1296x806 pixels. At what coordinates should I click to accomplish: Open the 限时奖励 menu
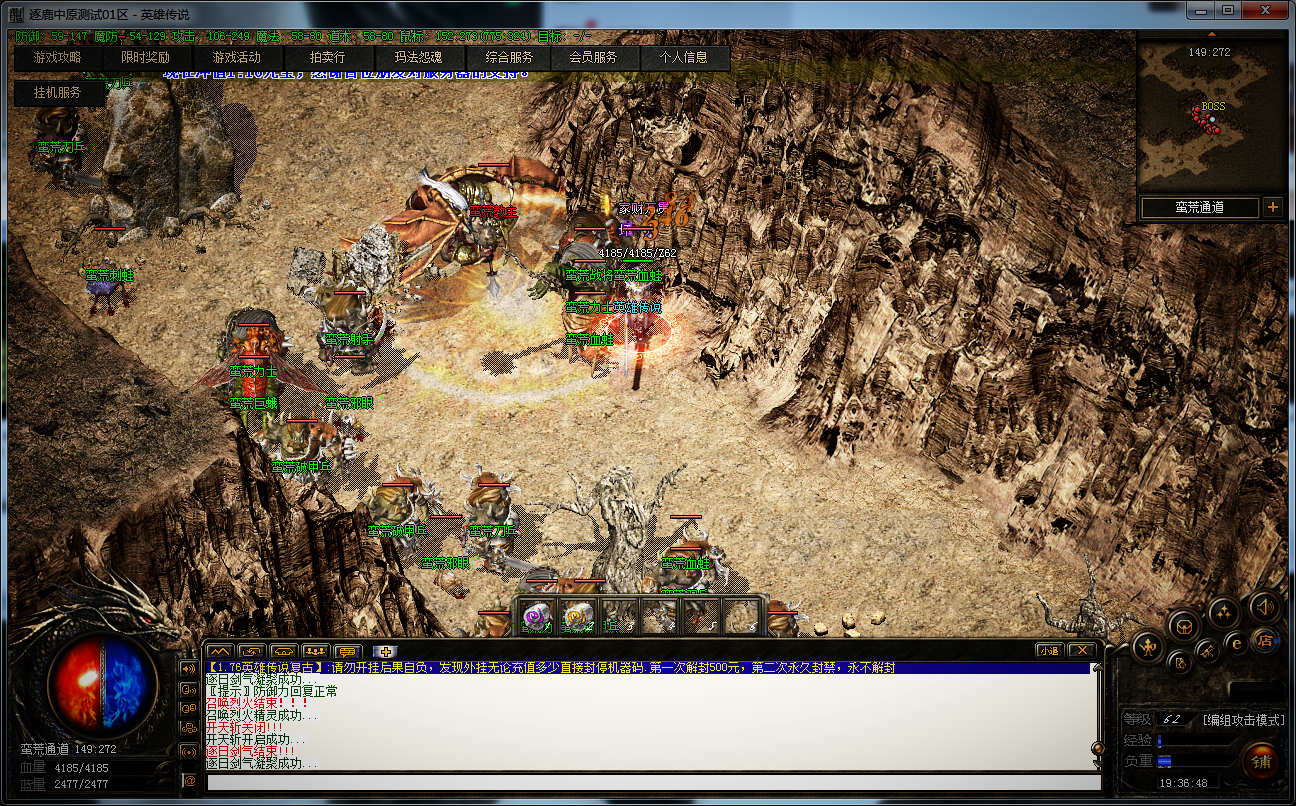146,58
